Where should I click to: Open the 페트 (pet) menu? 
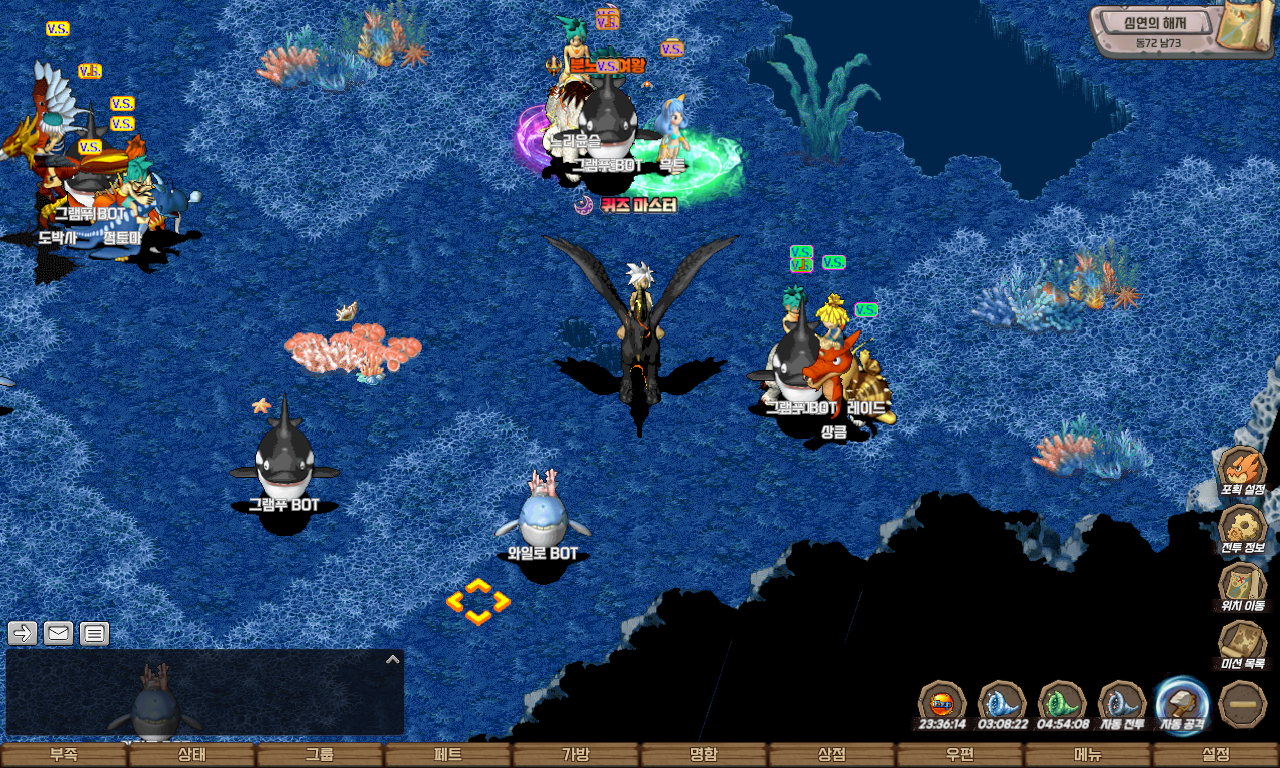pos(448,755)
